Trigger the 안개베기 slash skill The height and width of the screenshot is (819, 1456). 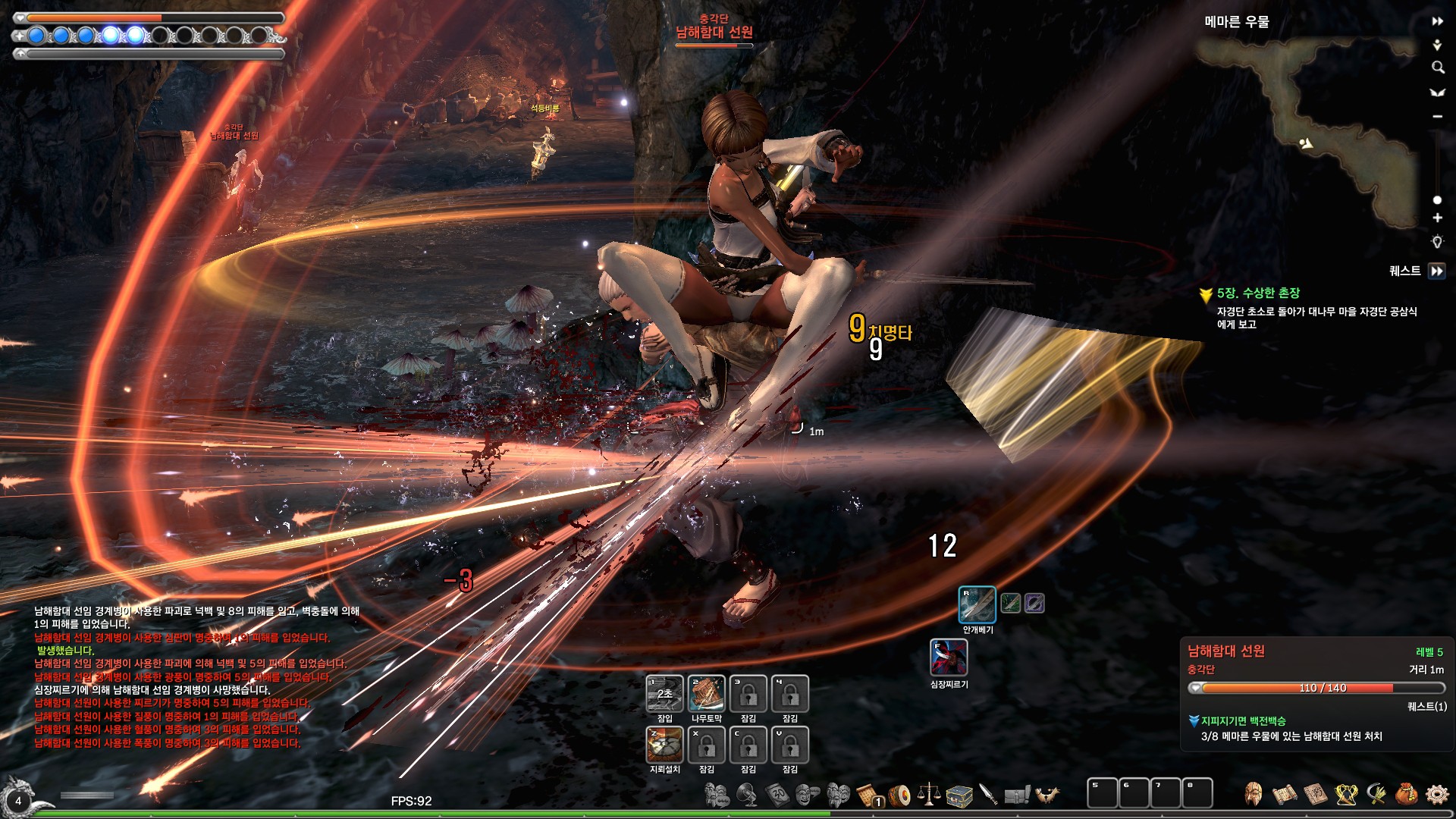click(977, 604)
